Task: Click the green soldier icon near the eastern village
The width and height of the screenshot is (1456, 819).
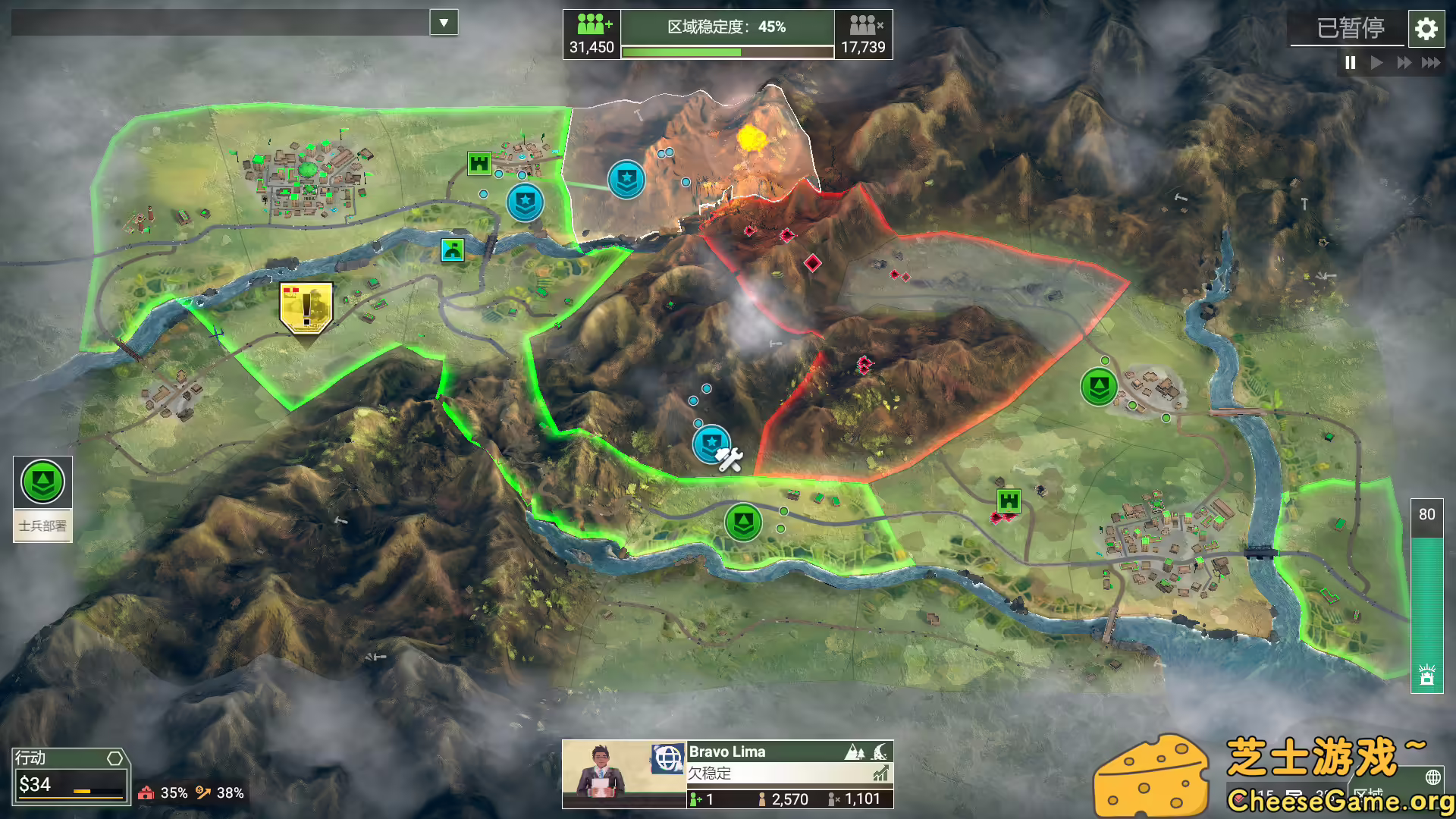Action: coord(1098,385)
